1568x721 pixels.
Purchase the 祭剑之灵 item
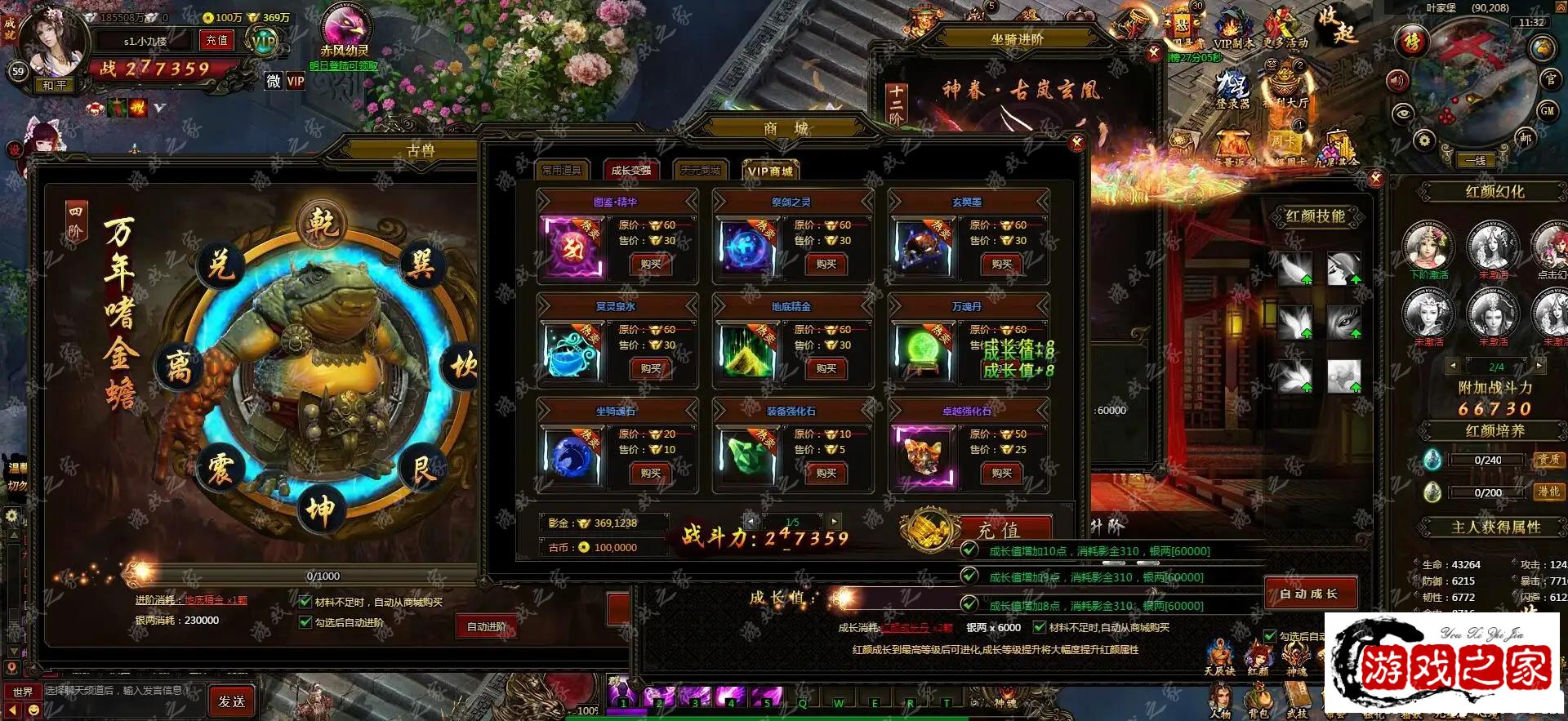click(826, 264)
